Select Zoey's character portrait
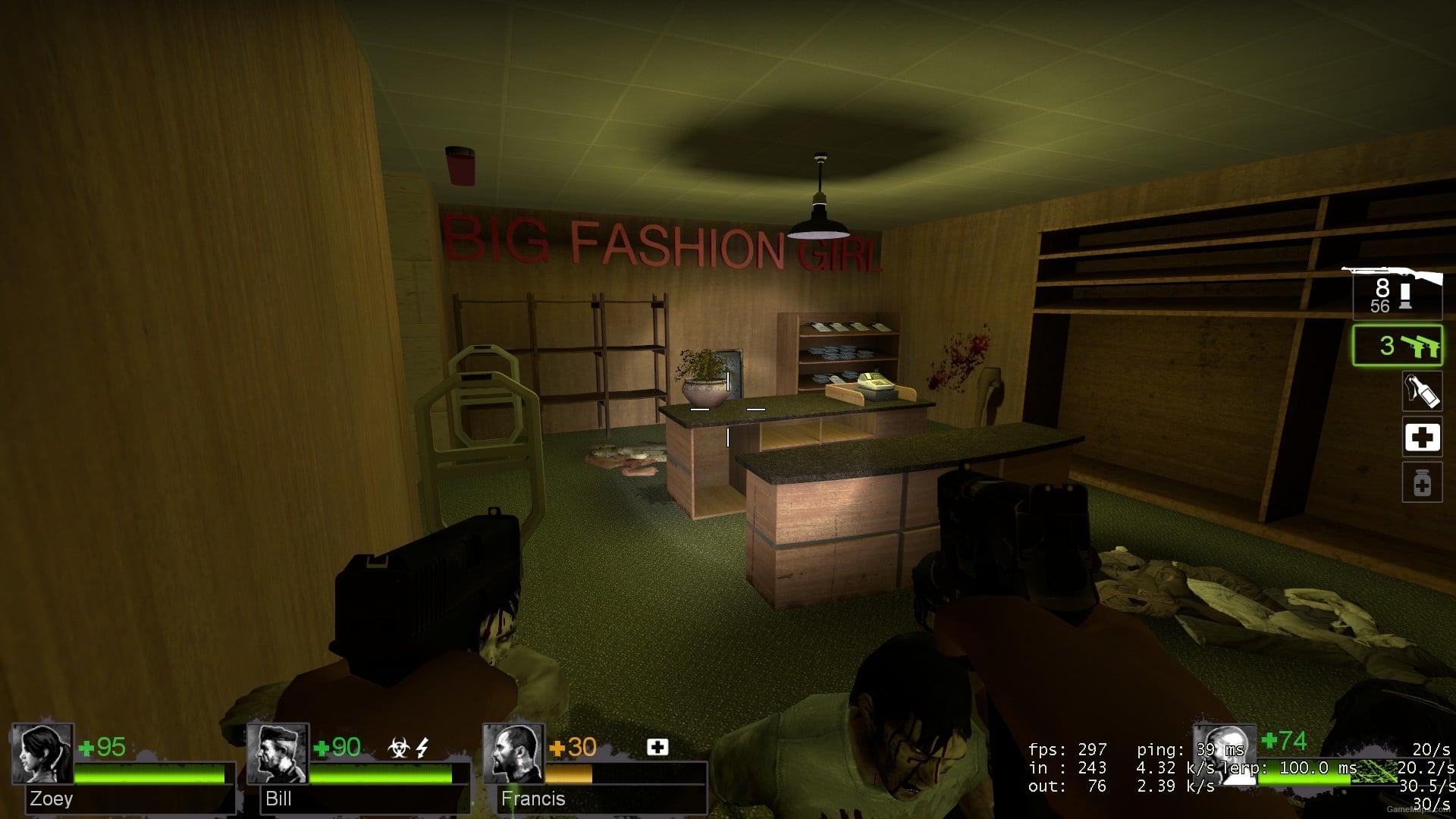 42,755
